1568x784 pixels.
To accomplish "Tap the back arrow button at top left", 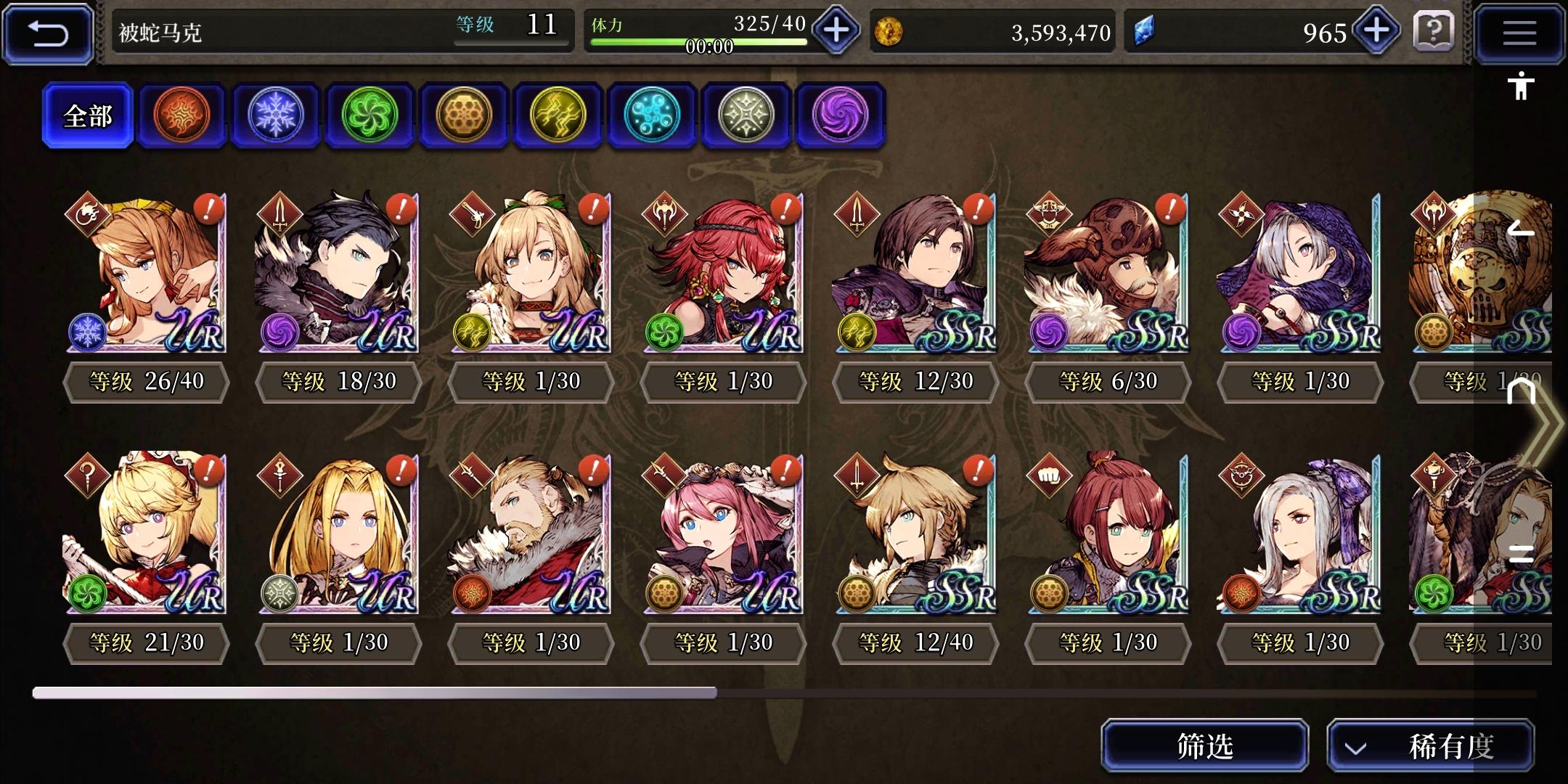I will pos(46,32).
